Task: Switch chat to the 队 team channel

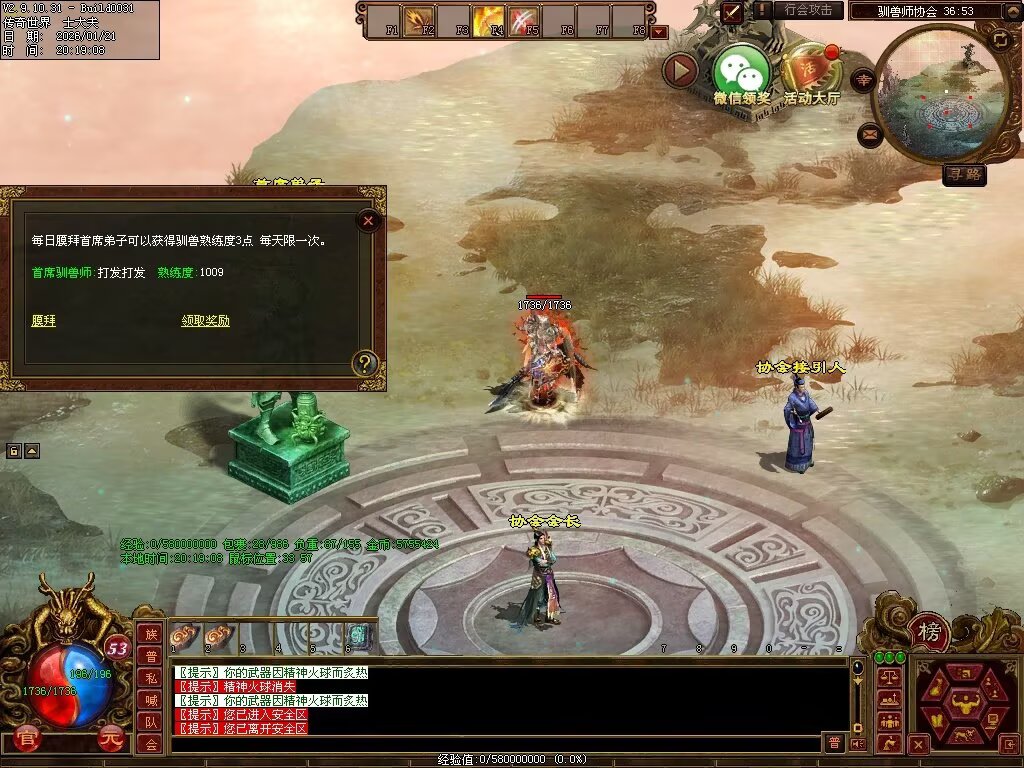Action: (x=150, y=722)
